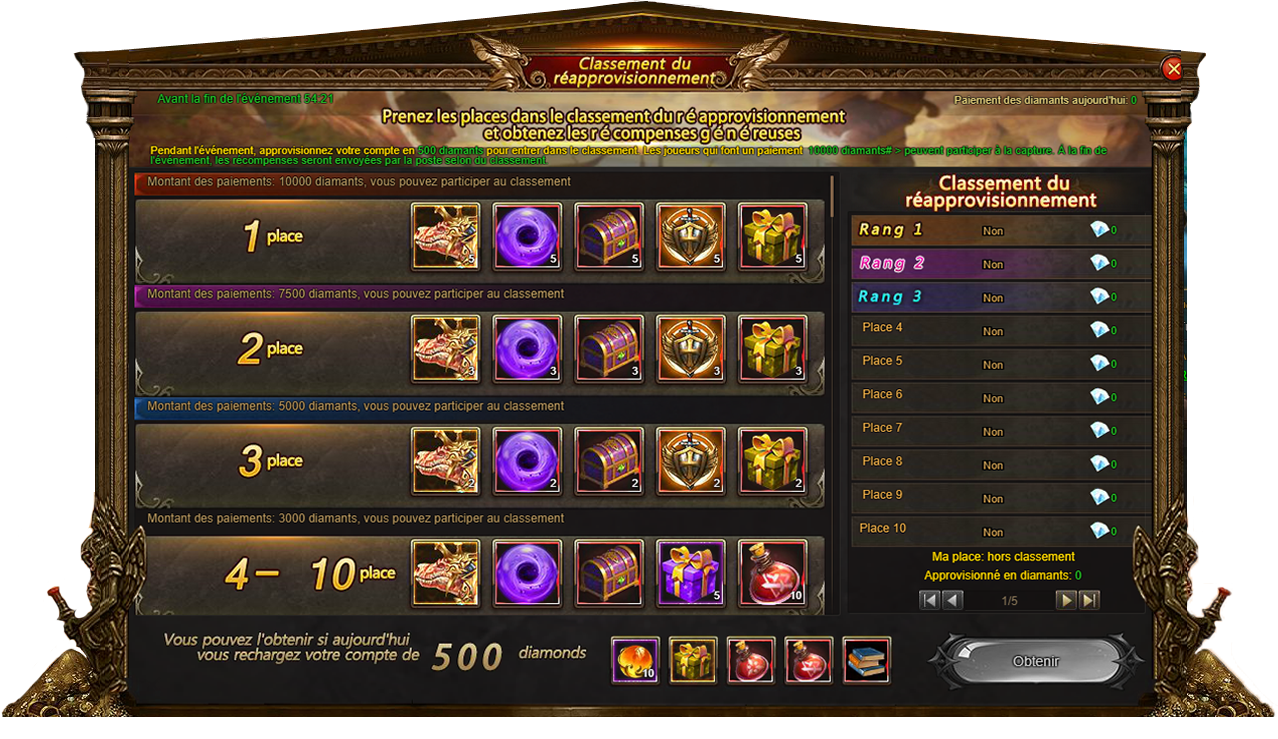
Task: Inspect the flaming orb daily recharge reward
Action: click(634, 660)
